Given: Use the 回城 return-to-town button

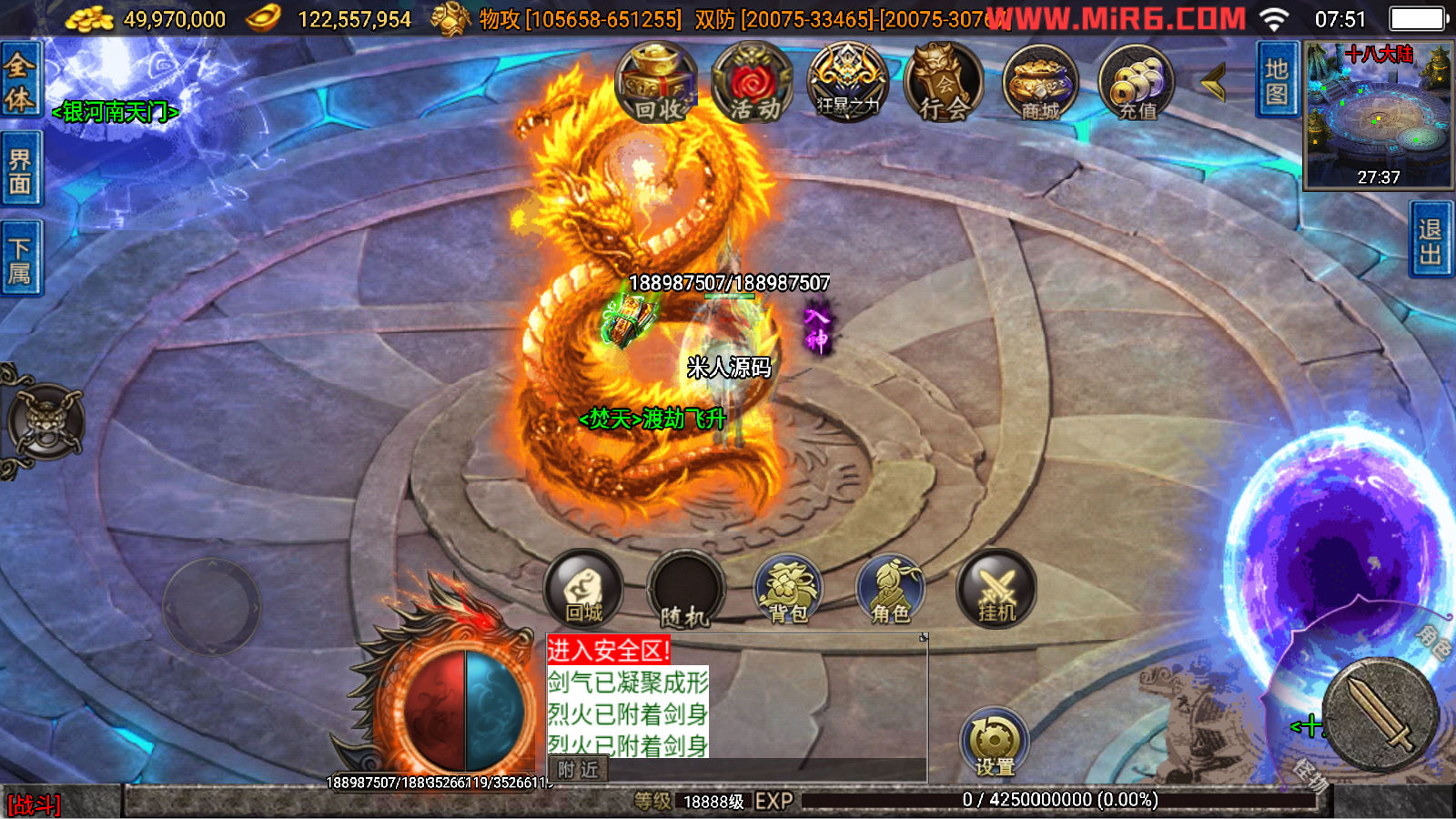Looking at the screenshot, I should (583, 590).
